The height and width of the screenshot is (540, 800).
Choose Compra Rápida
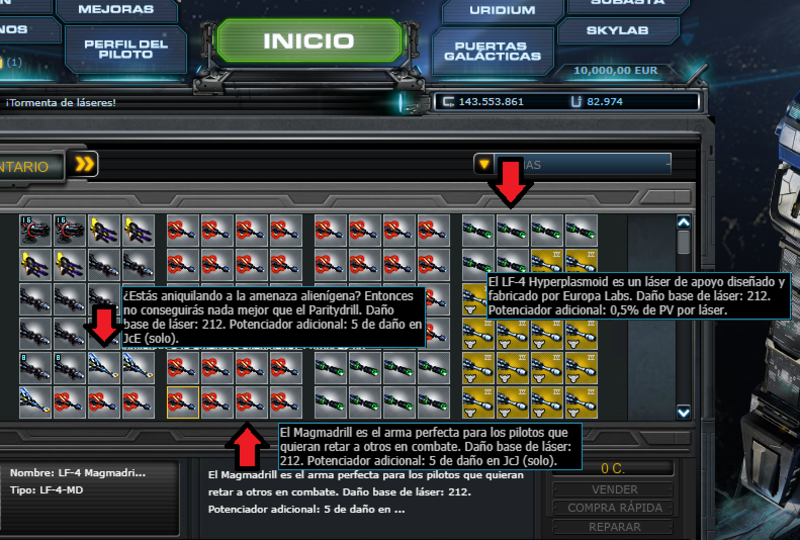point(614,508)
